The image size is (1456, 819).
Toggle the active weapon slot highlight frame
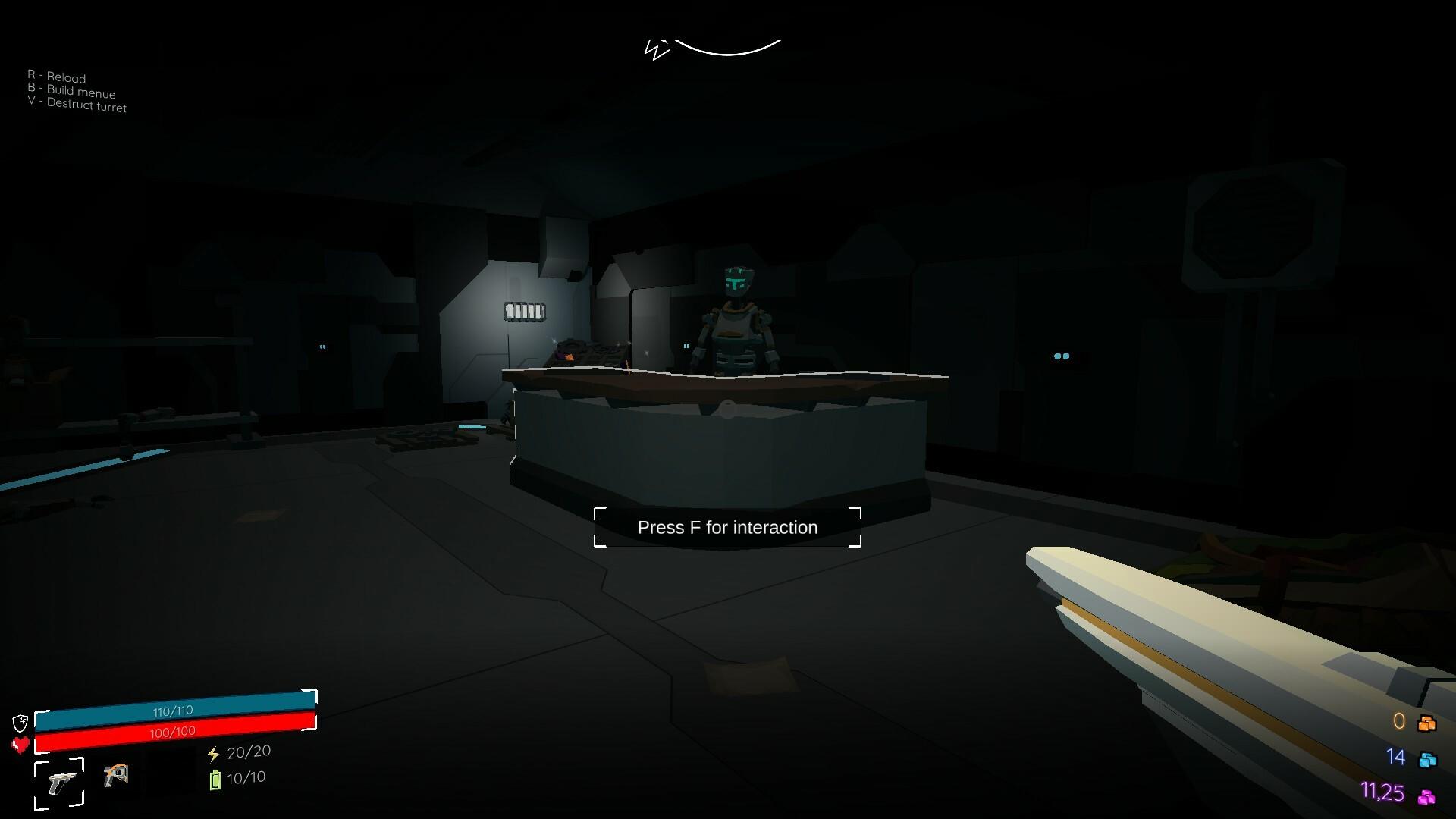point(60,780)
